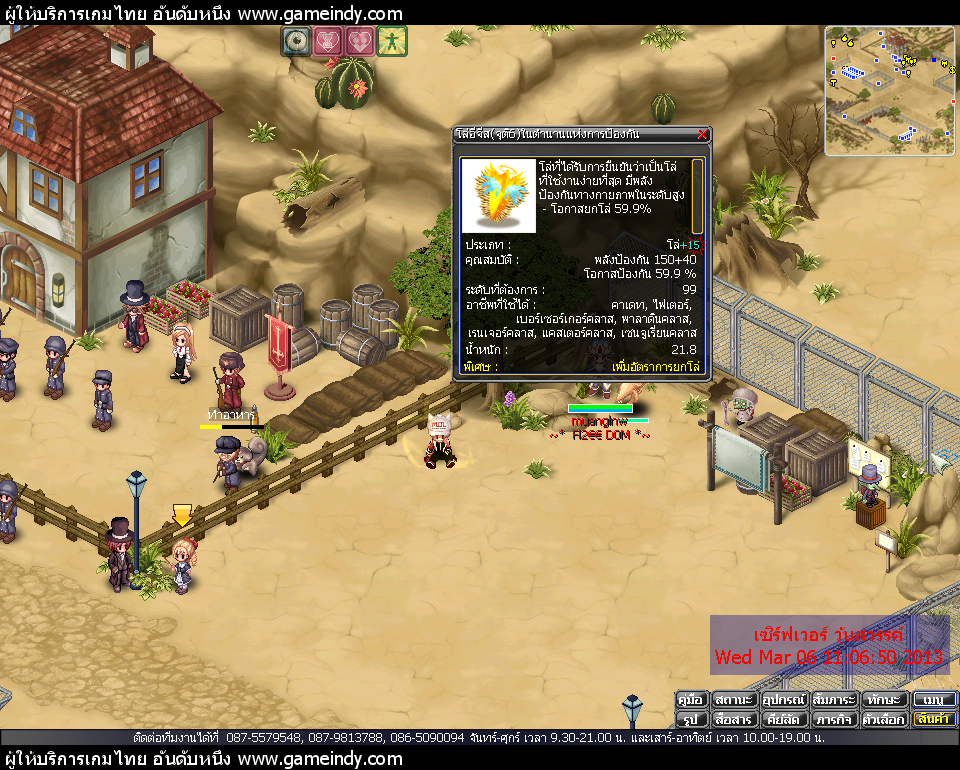Screen dimensions: 960x770
Task: Open the สถานะ status window
Action: (x=734, y=700)
